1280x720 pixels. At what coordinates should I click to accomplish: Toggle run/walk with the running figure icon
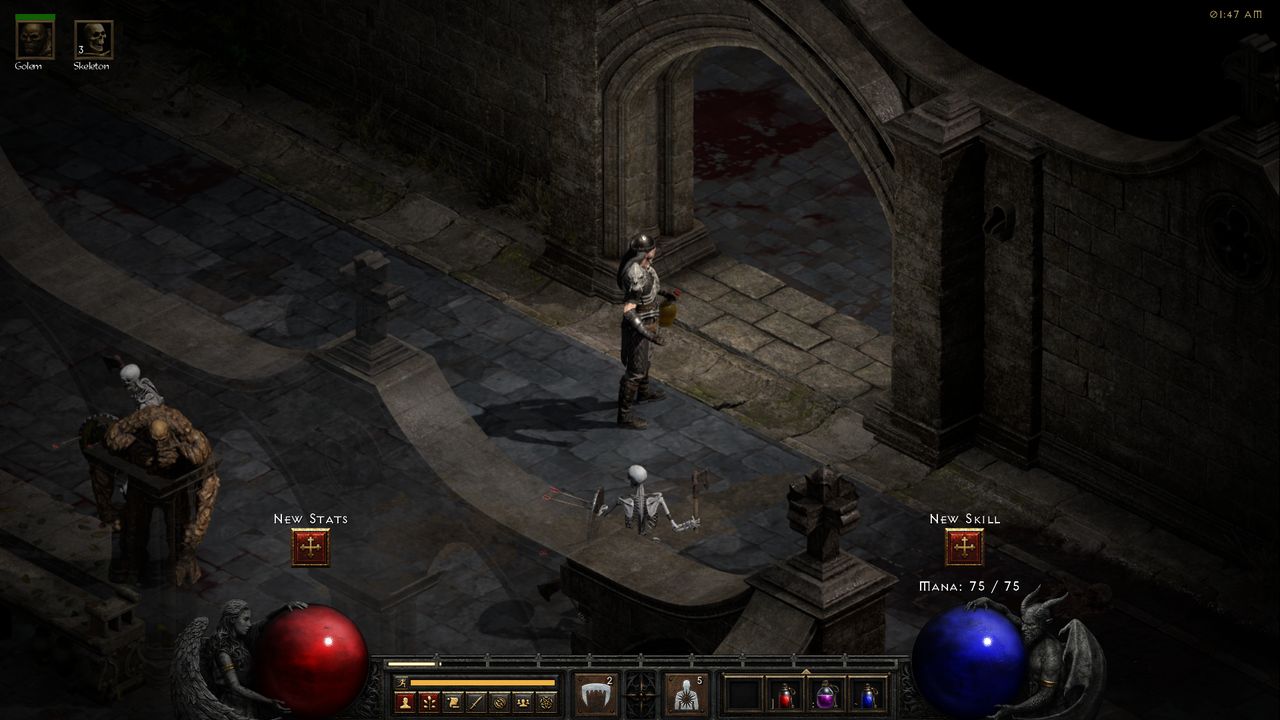tap(399, 682)
